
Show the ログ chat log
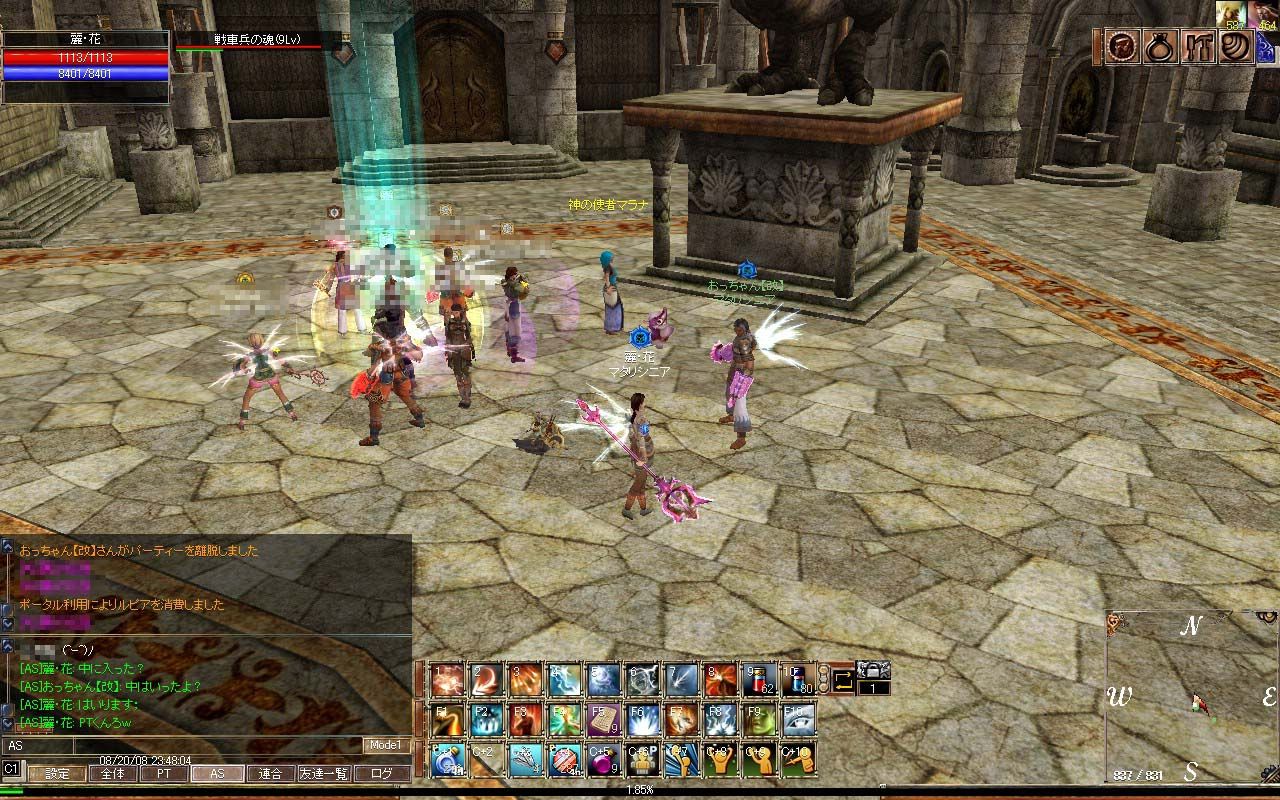(x=382, y=773)
